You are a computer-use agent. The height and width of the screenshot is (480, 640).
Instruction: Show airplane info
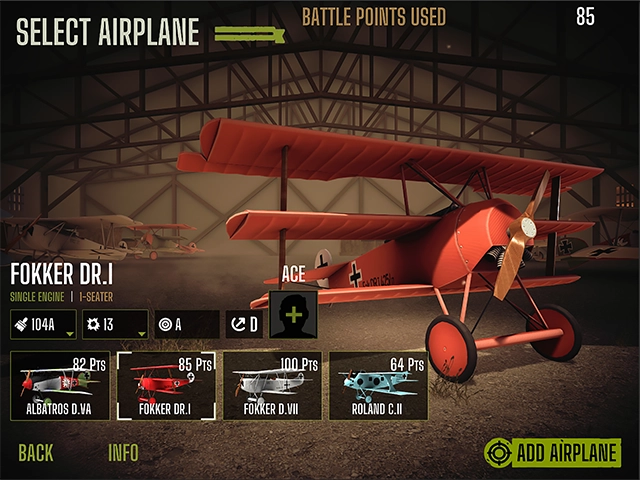pyautogui.click(x=123, y=453)
